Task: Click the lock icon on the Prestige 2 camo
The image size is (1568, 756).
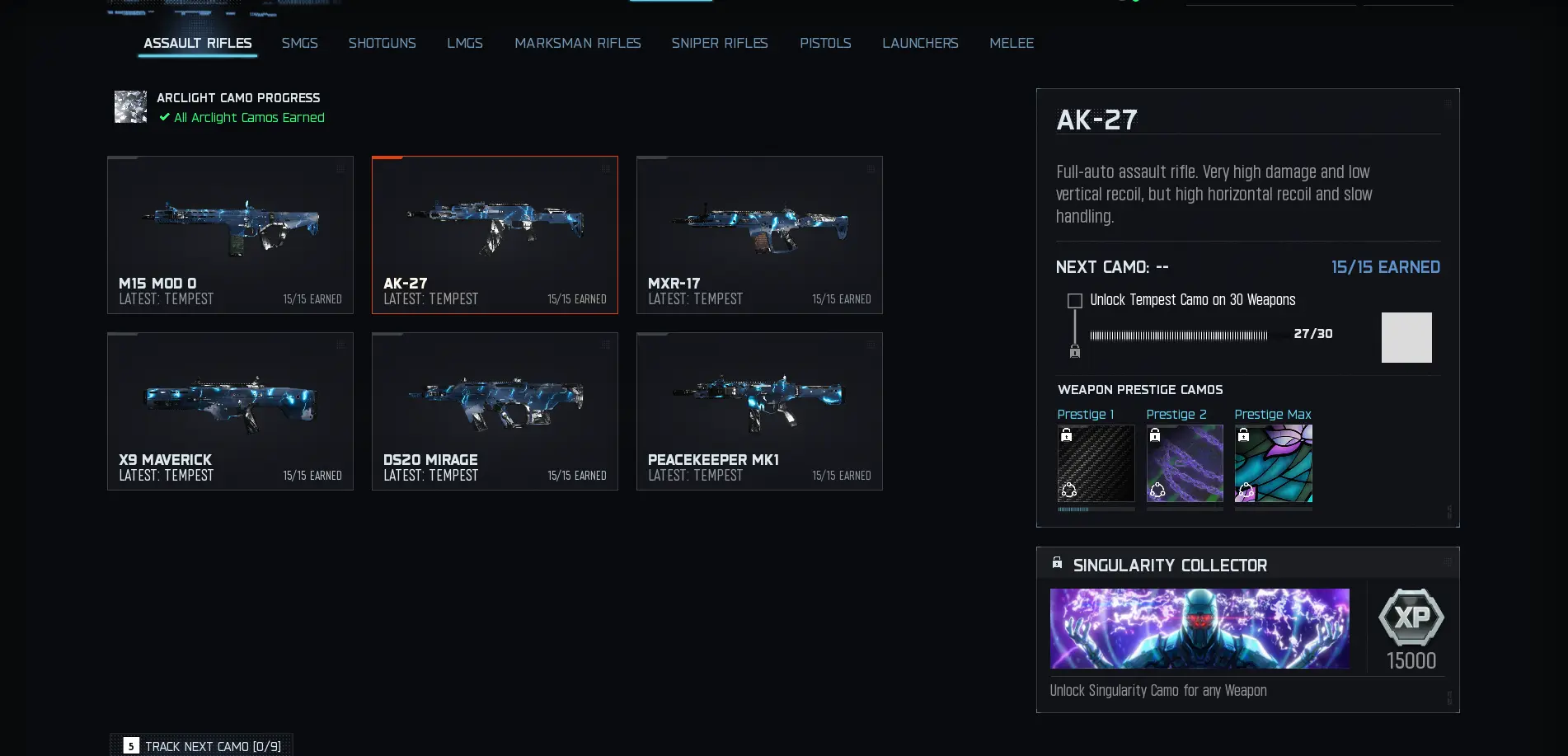Action: (x=1154, y=433)
